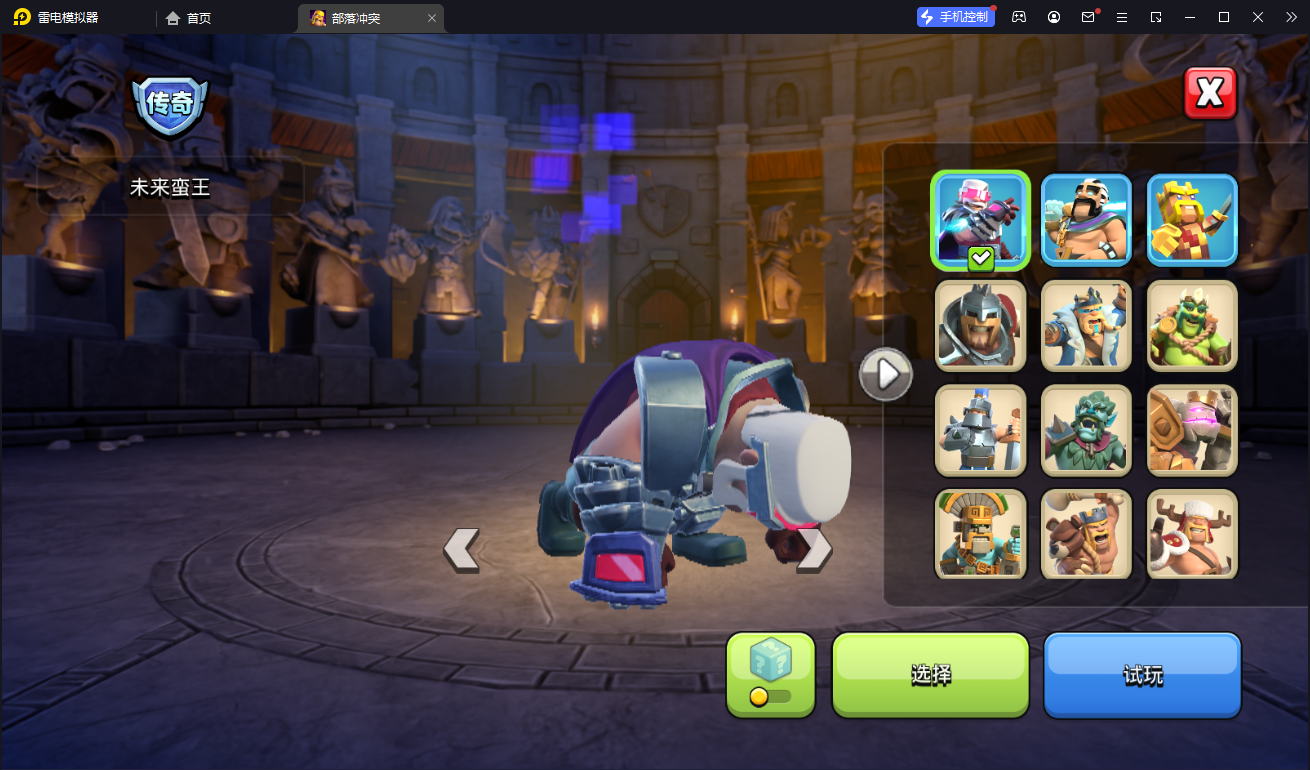Pick the feathered headdress jungle king skin
This screenshot has width=1310, height=770.
coord(980,534)
